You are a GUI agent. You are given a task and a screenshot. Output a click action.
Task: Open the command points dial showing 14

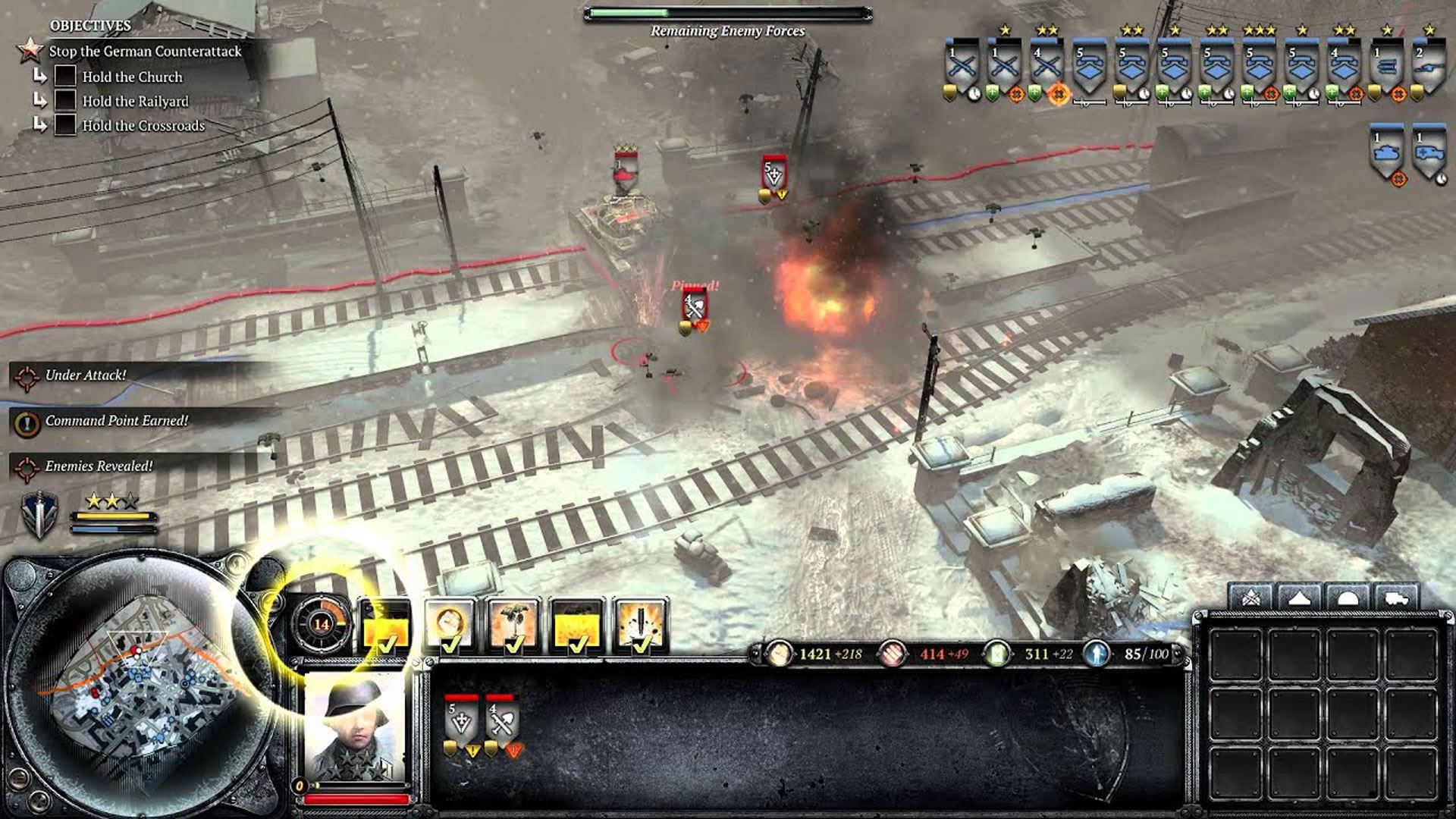pos(322,624)
